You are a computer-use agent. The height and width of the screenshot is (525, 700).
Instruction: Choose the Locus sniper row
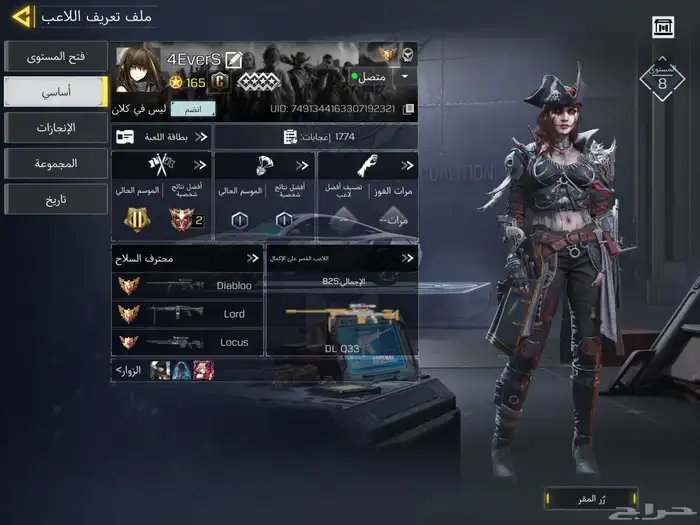(187, 342)
